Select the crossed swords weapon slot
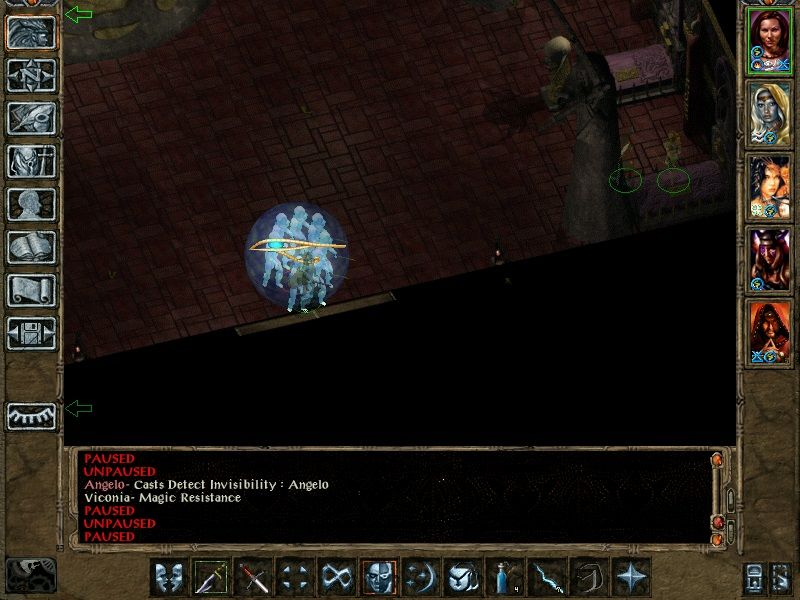This screenshot has height=600, width=800. tap(253, 578)
